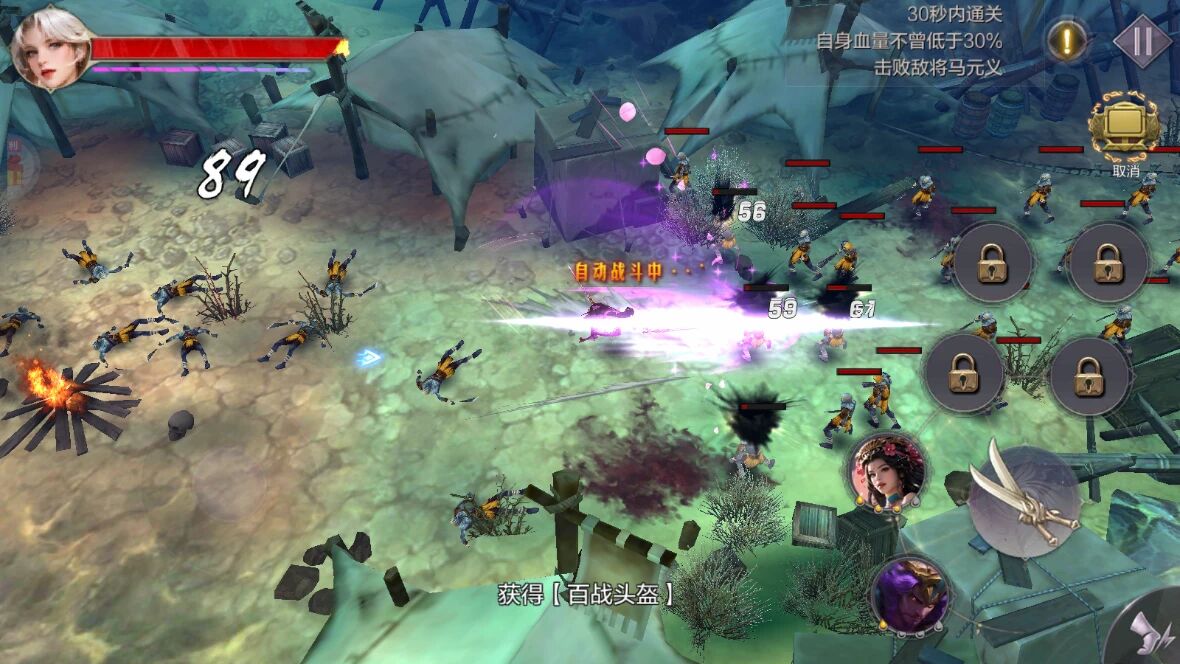Viewport: 1180px width, 664px height.
Task: Select the purple-haired hero portrait
Action: 909,594
